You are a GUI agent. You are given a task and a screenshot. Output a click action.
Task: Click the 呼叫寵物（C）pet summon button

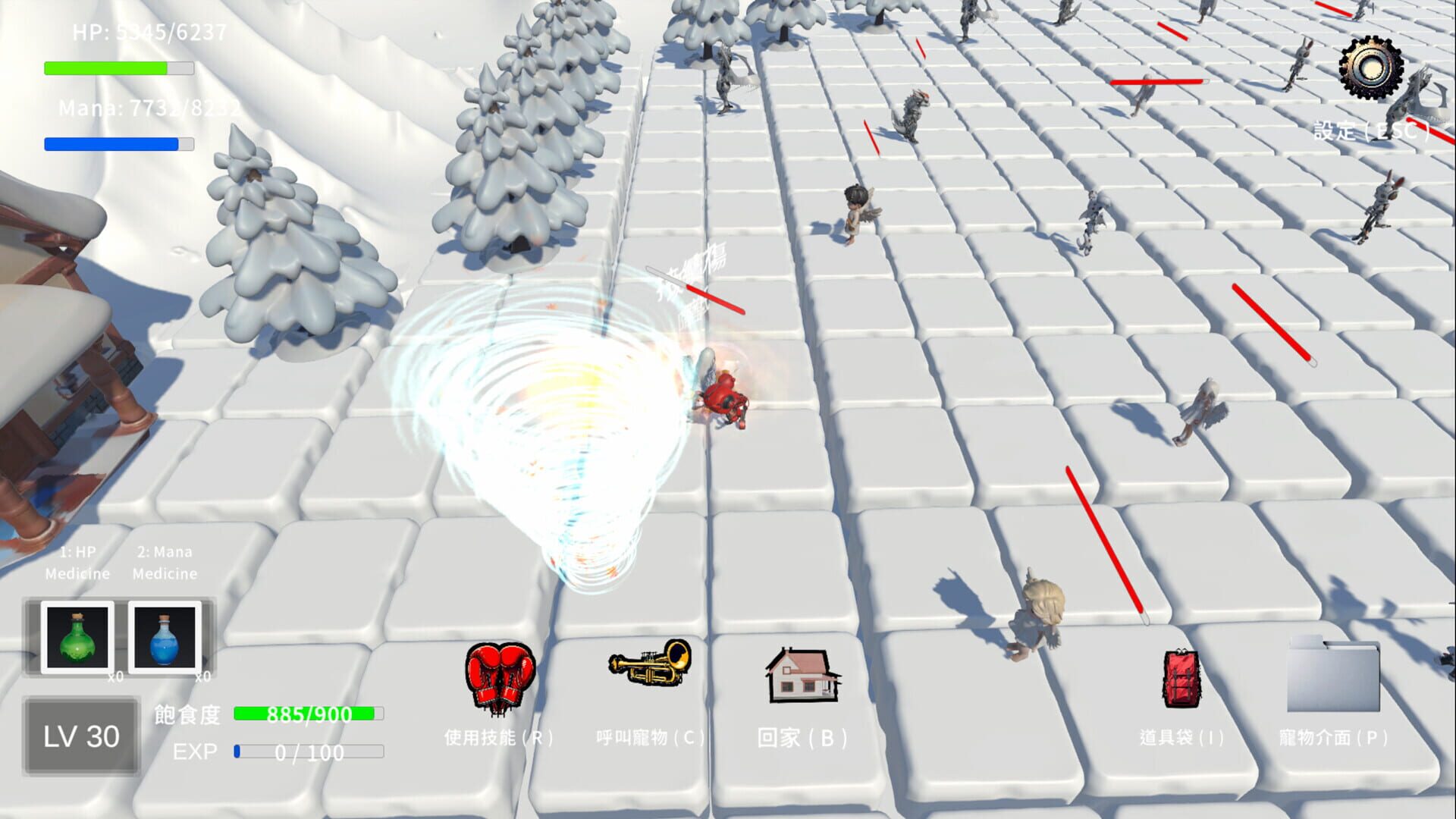click(651, 736)
